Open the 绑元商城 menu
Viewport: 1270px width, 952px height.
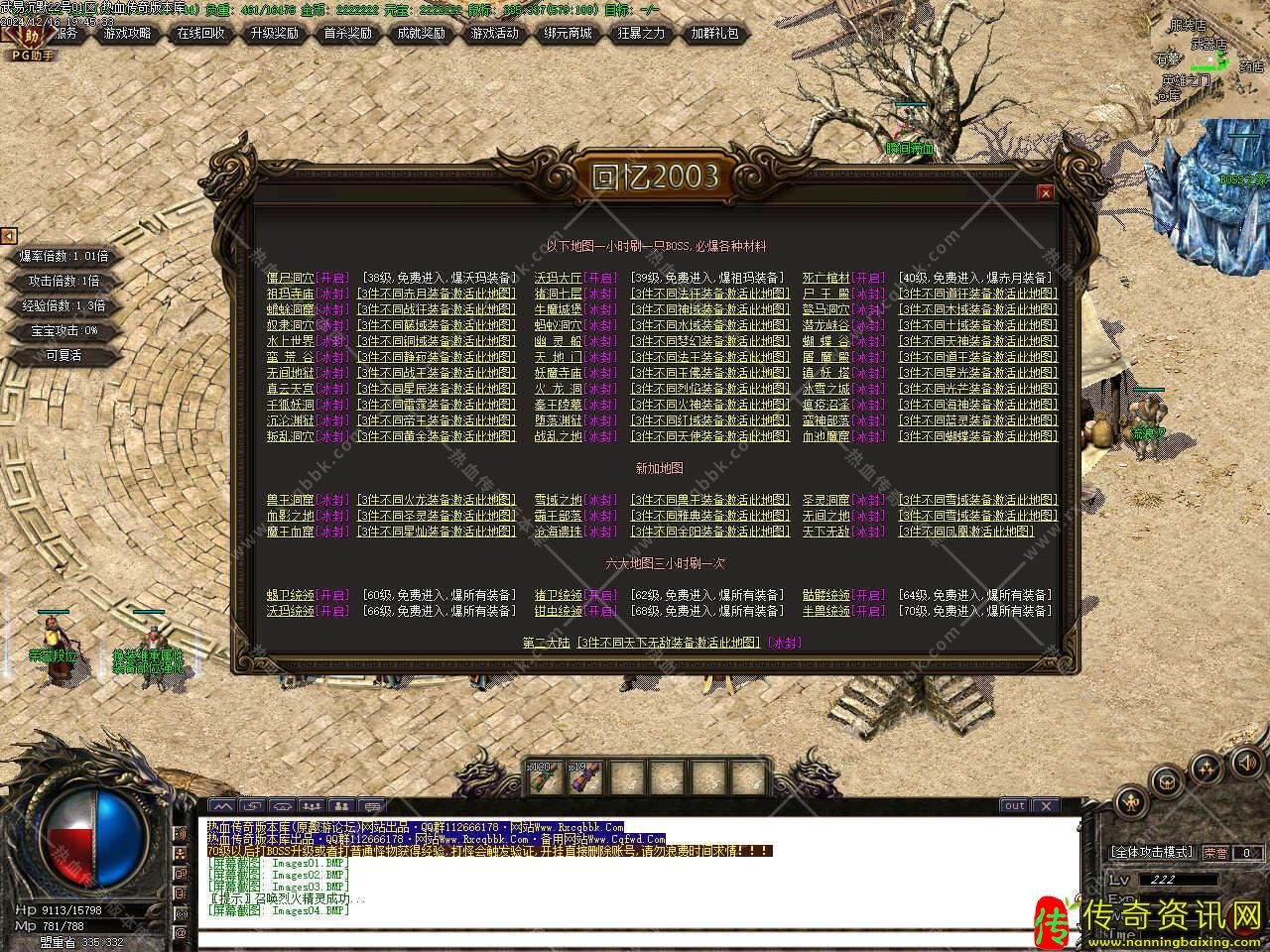[x=568, y=33]
